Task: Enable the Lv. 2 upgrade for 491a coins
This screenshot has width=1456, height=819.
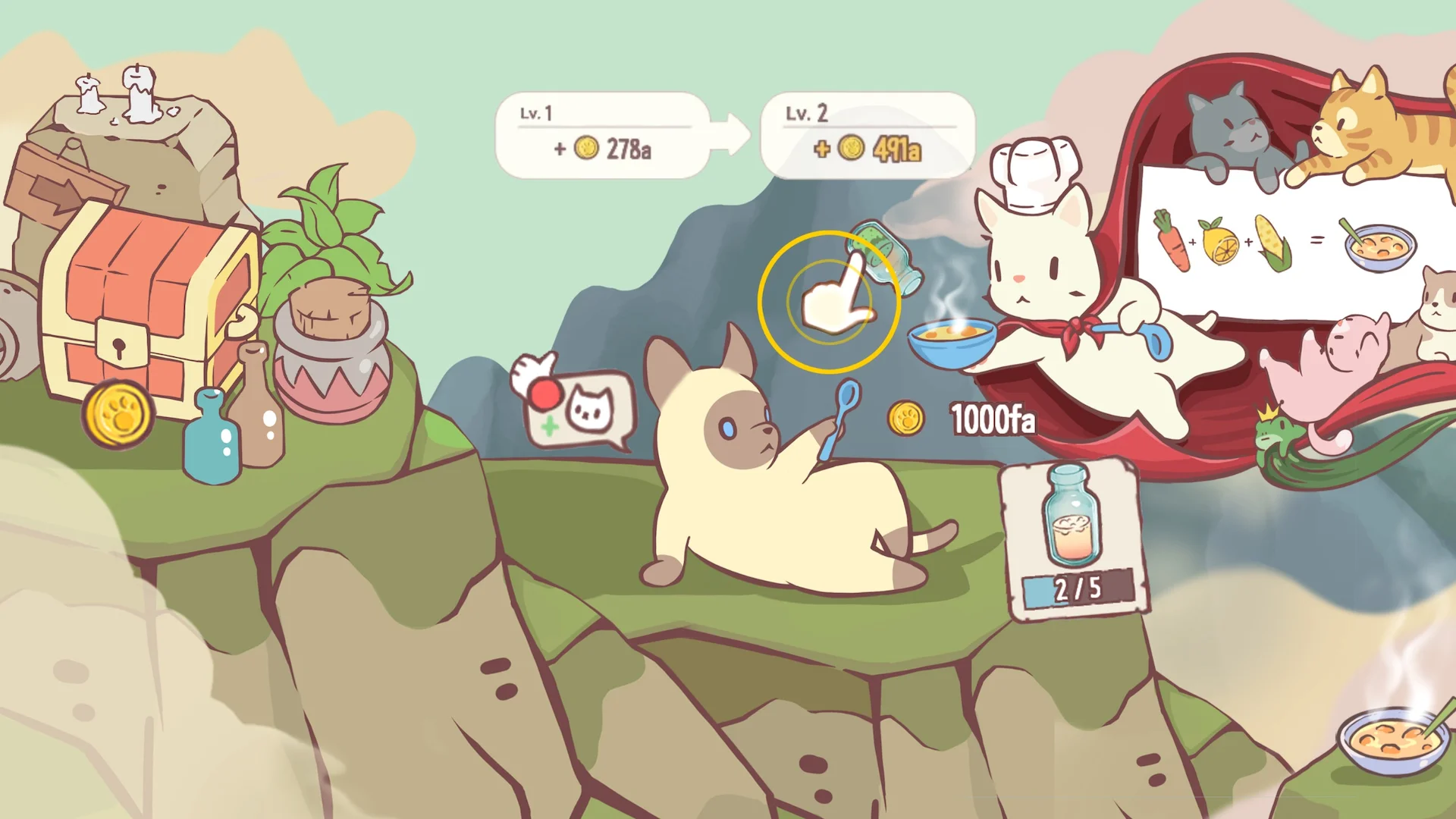Action: click(868, 136)
